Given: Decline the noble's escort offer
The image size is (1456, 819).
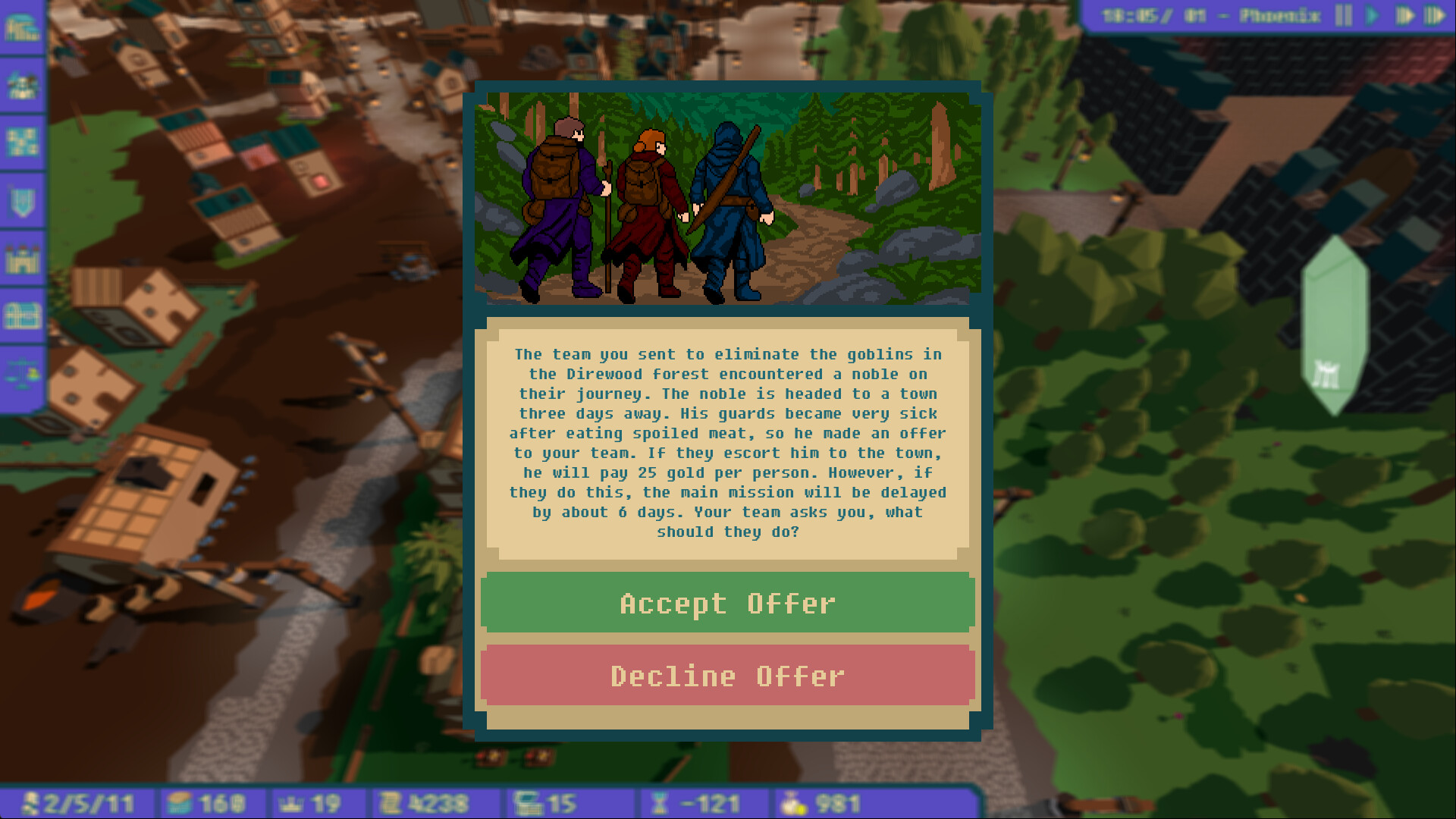Looking at the screenshot, I should [727, 676].
